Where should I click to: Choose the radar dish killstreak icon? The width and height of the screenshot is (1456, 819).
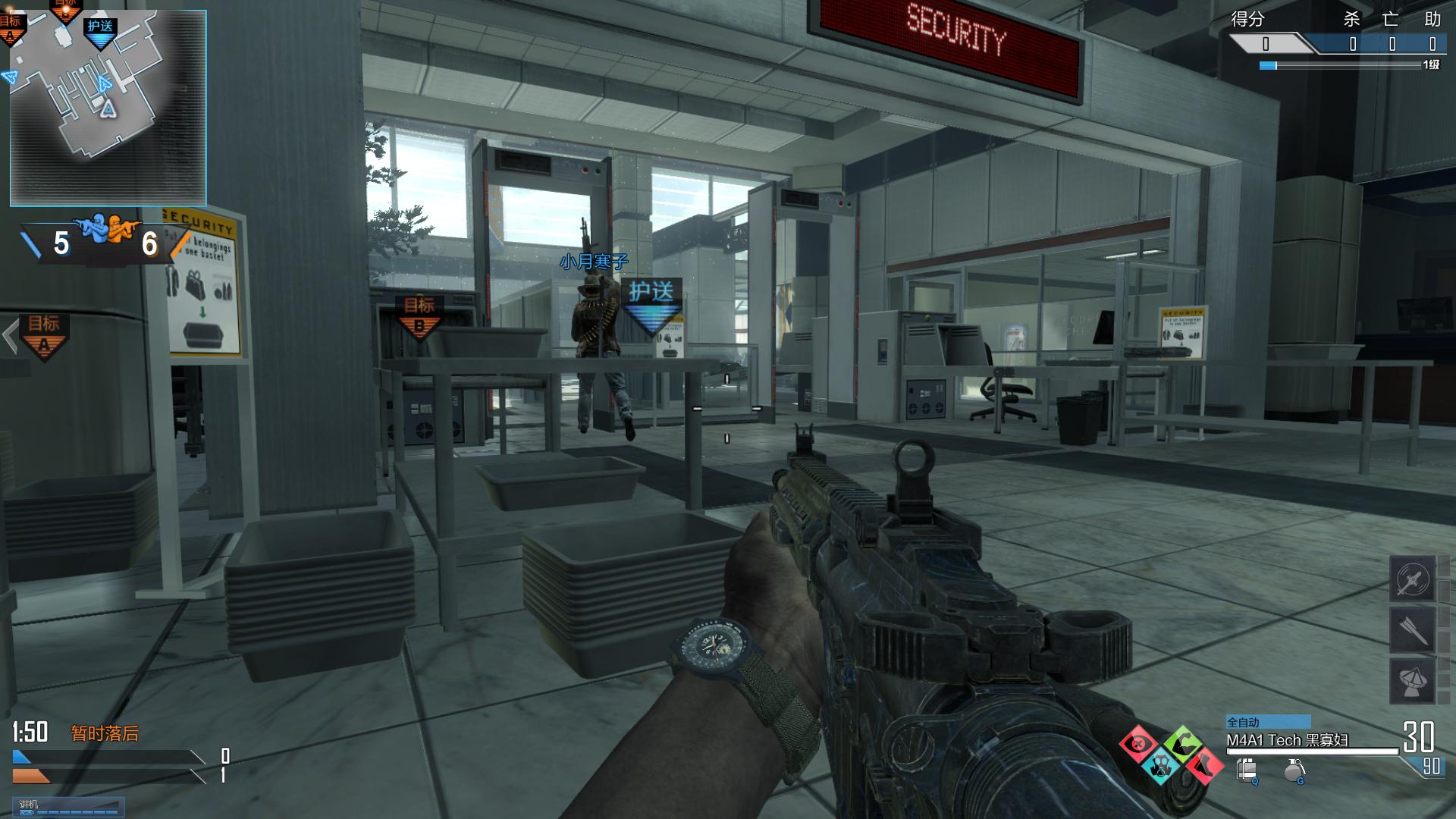(x=1412, y=680)
